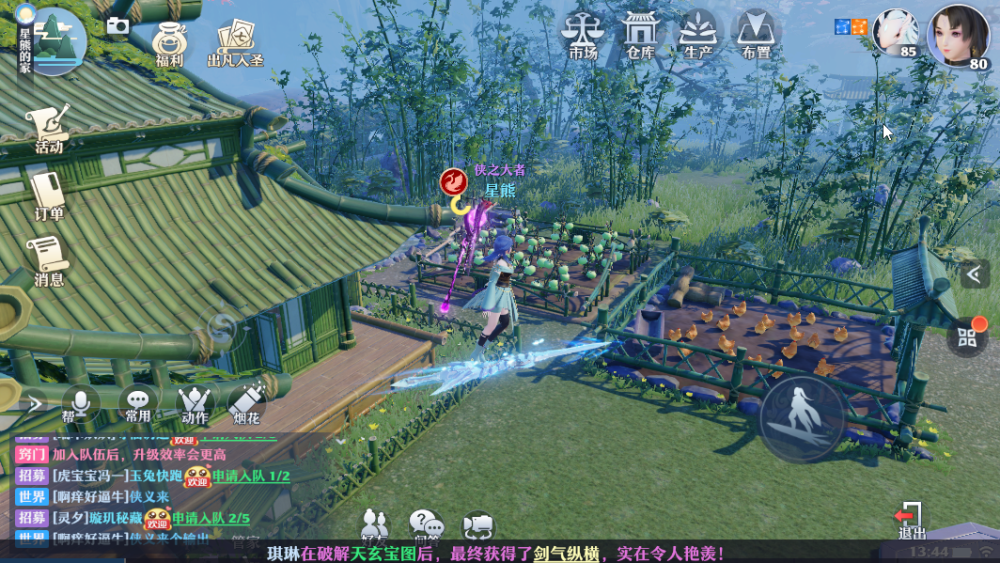Exit the home via 退出 button
Viewport: 1000px width, 563px height.
tap(910, 520)
